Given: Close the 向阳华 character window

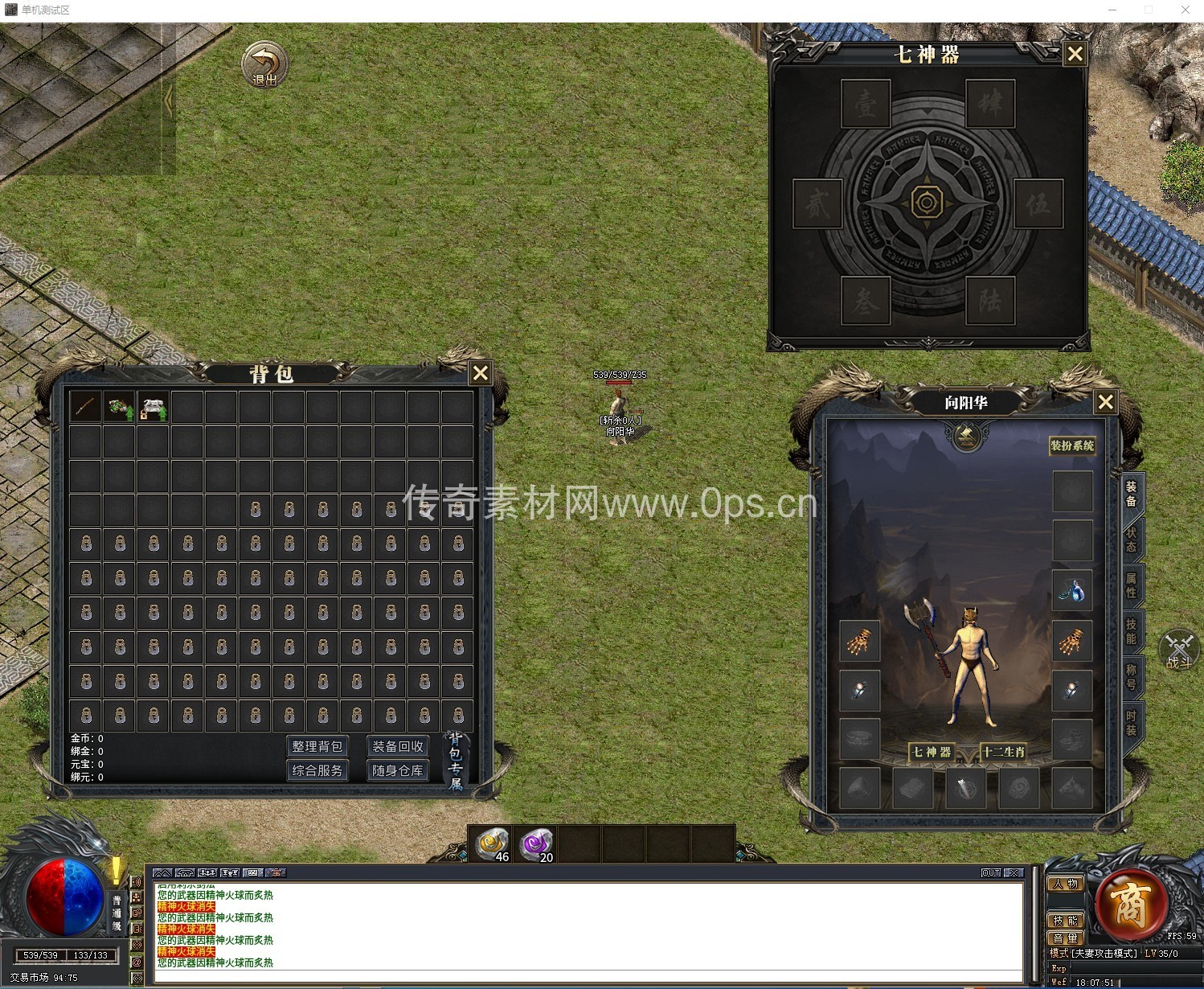Looking at the screenshot, I should pos(1106,402).
